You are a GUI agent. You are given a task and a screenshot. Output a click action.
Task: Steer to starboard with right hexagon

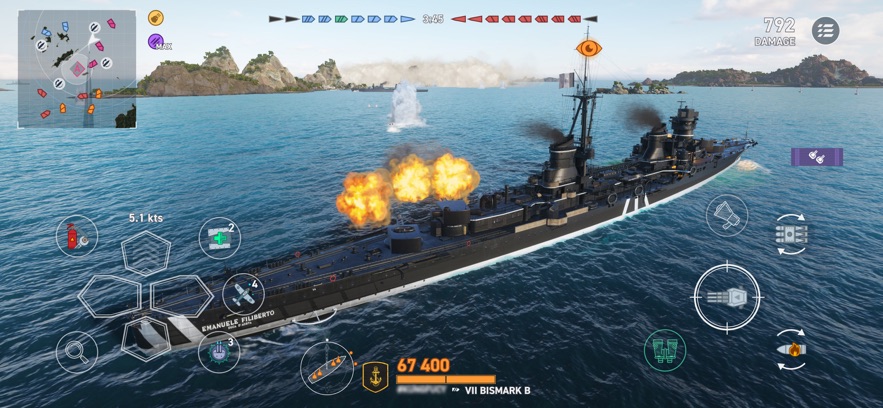(182, 295)
